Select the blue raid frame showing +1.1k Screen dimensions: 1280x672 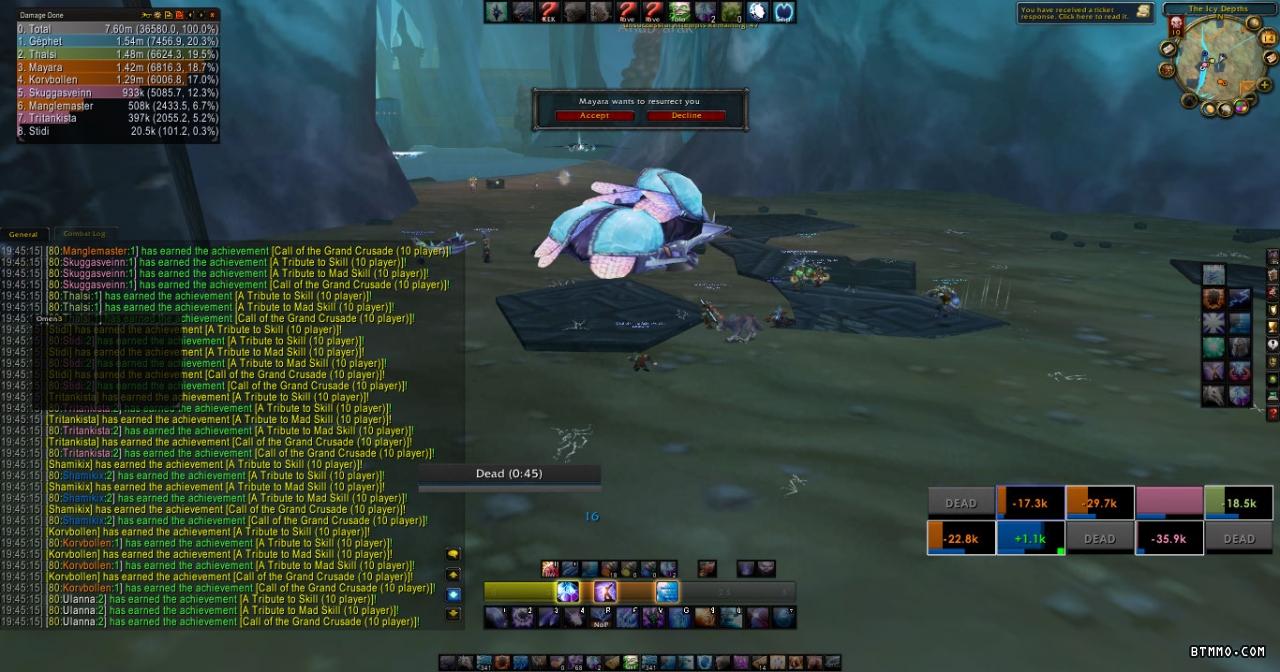pos(1030,538)
